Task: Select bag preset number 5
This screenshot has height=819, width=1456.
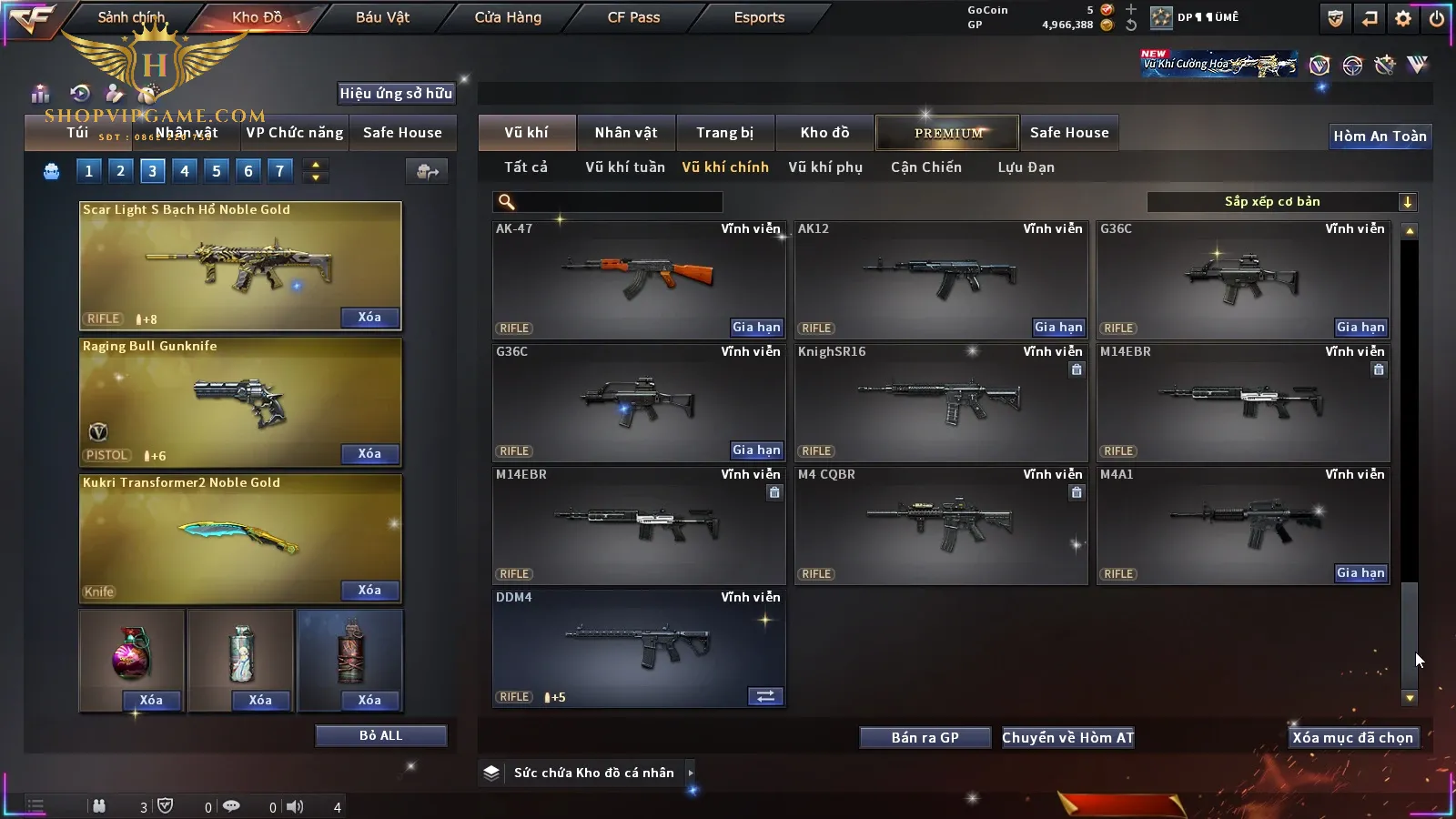Action: coord(217,171)
